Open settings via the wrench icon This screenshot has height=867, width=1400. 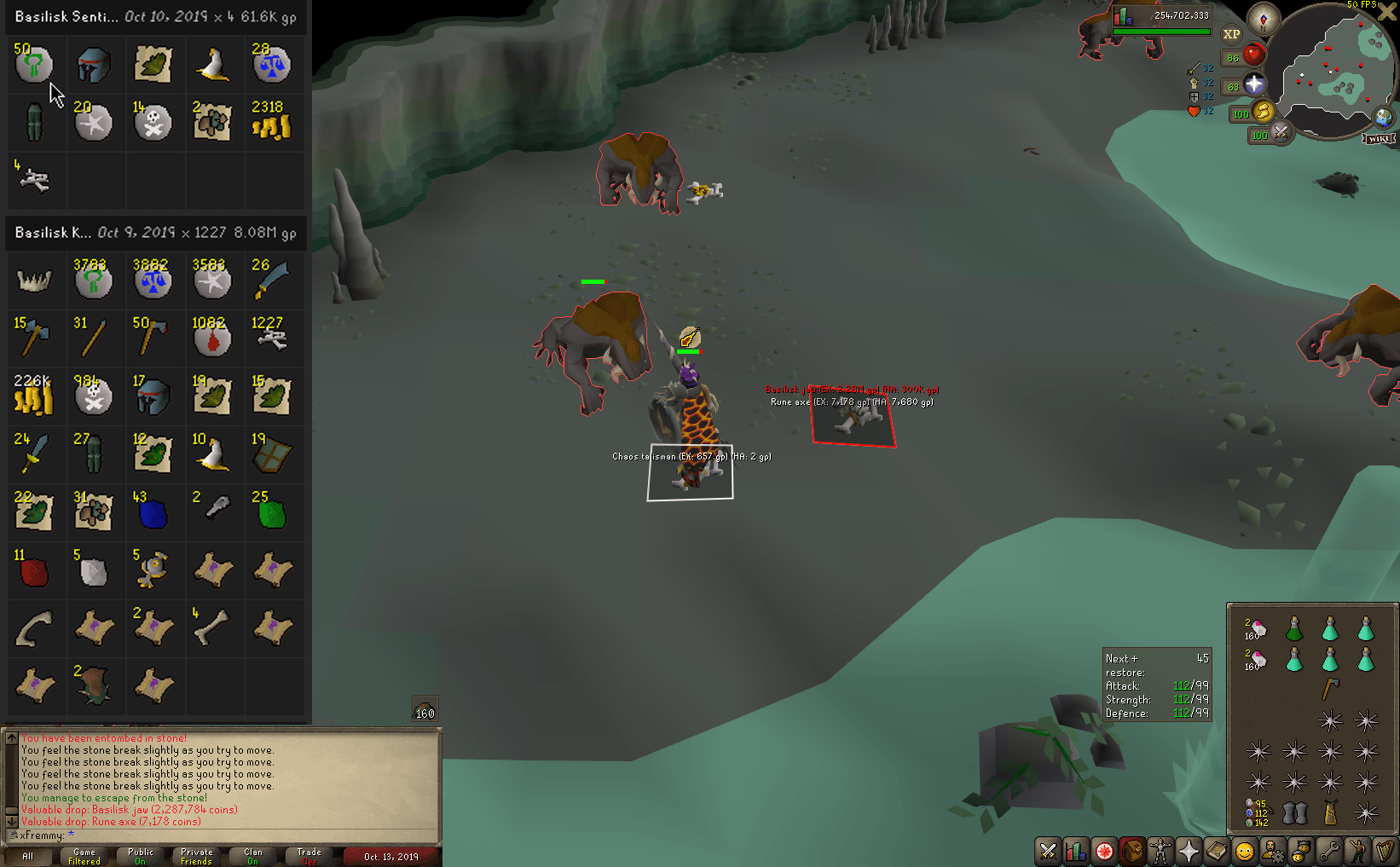[x=1330, y=853]
